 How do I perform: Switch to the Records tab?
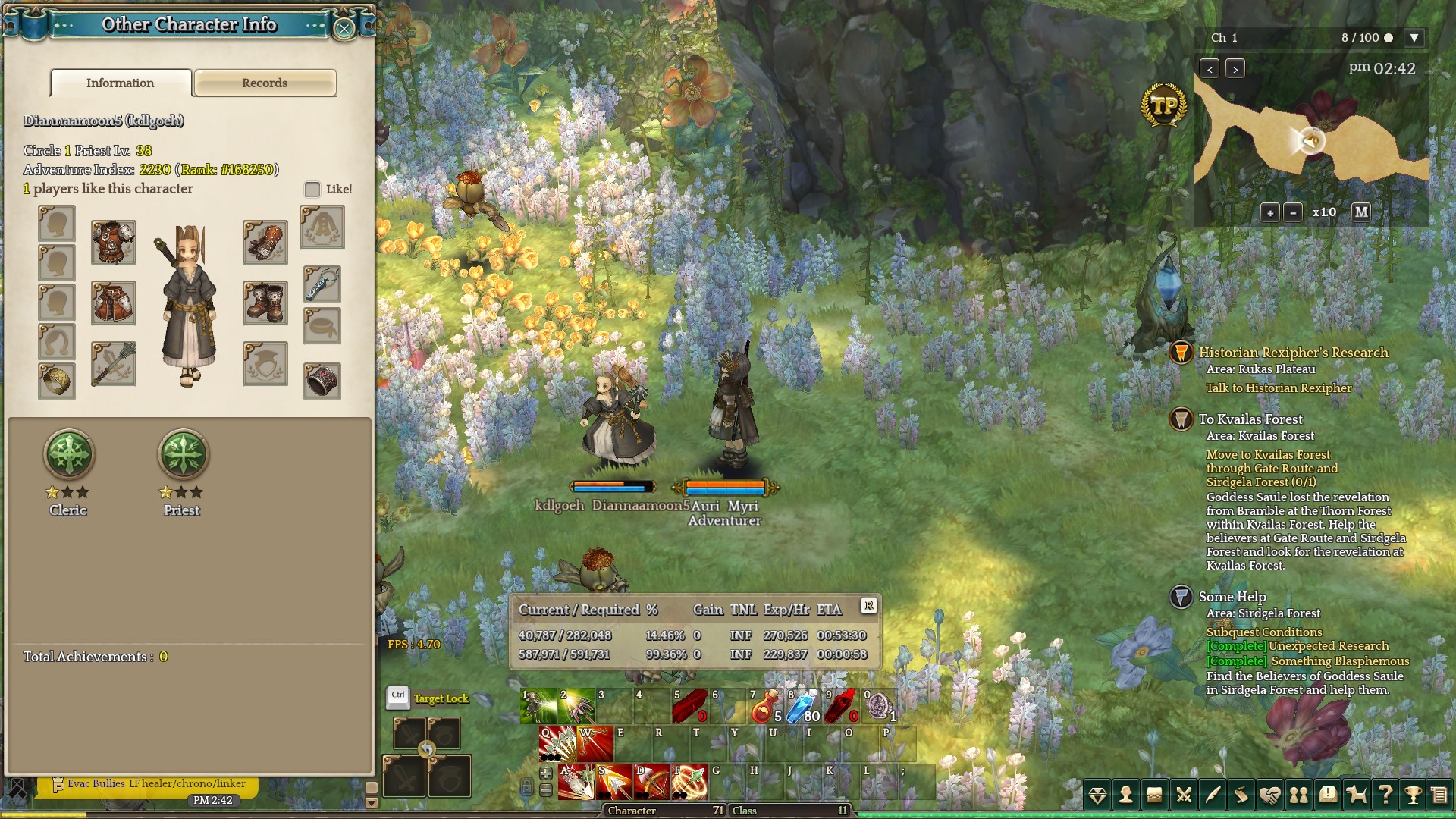tap(265, 83)
